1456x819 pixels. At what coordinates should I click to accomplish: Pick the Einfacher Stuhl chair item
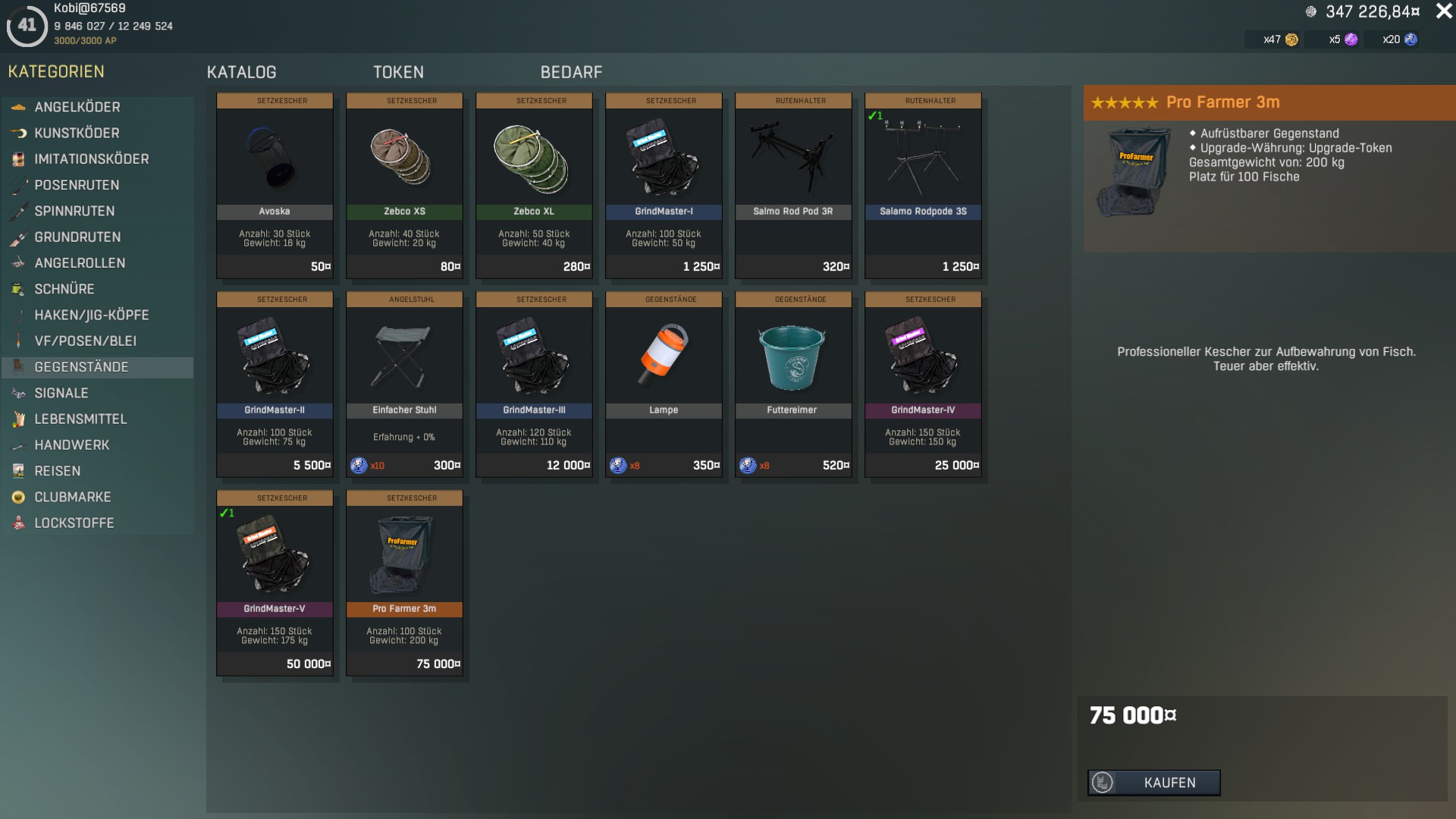point(404,384)
